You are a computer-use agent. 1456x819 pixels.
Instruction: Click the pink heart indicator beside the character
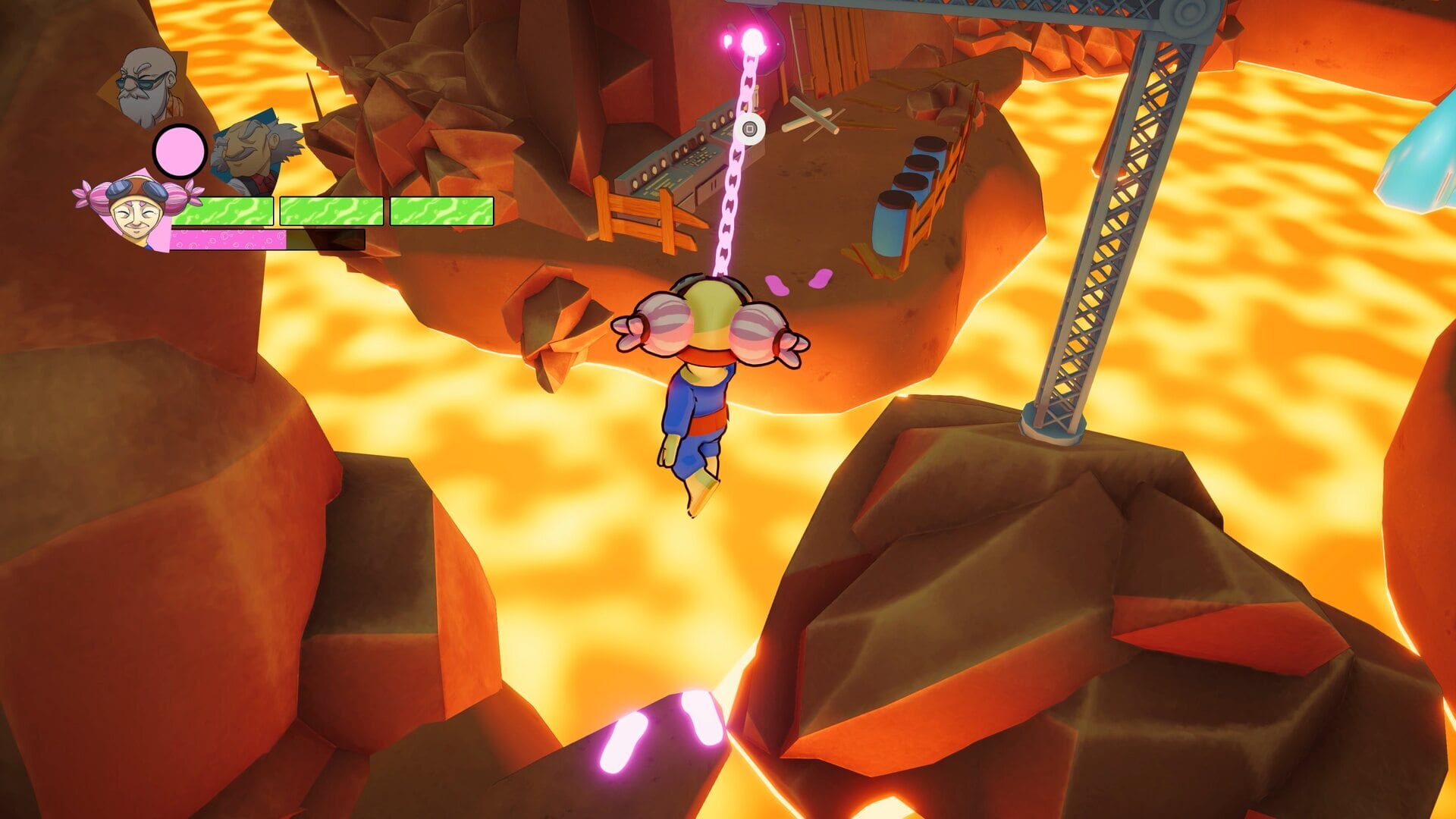[798, 281]
